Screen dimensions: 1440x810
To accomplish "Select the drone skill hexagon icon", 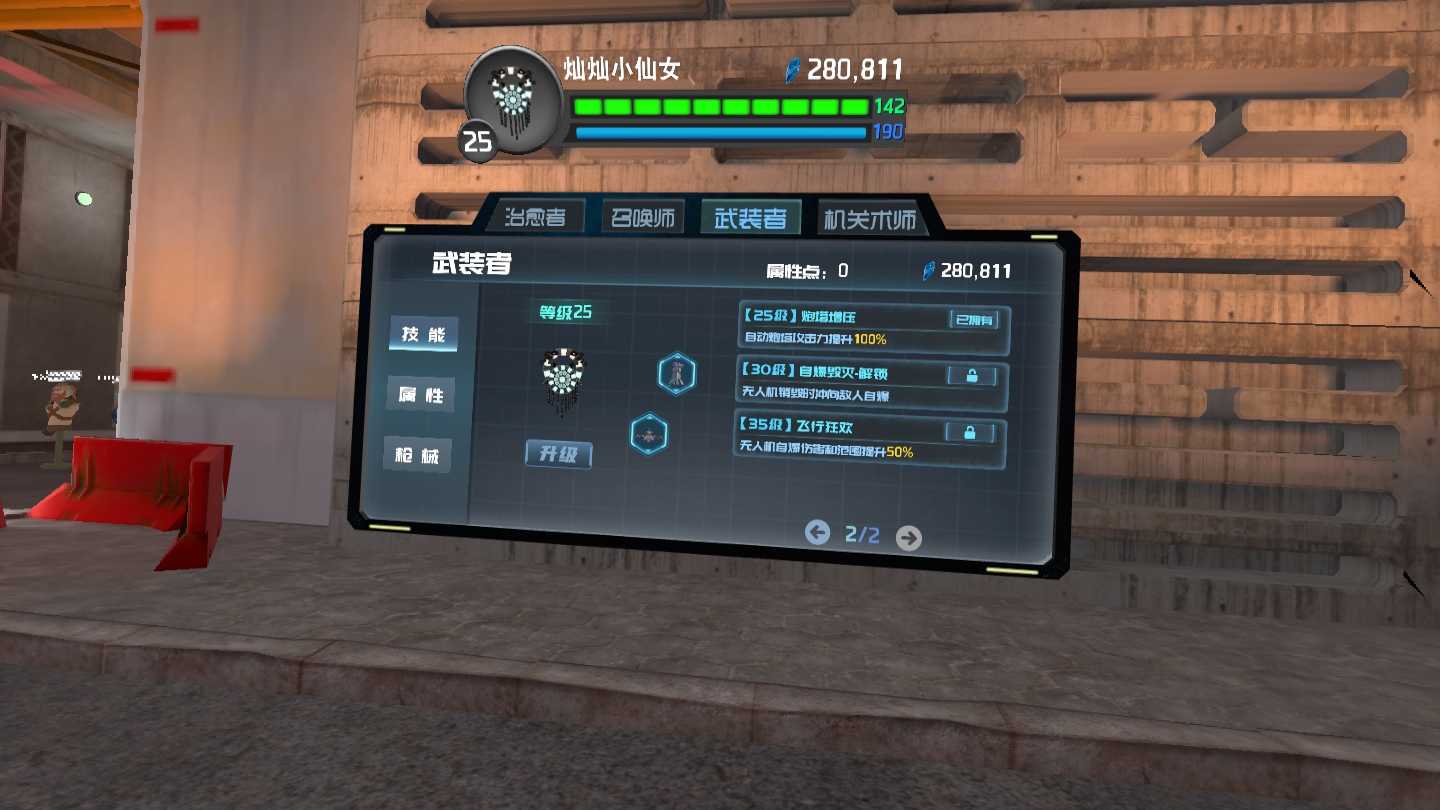I will 649,435.
